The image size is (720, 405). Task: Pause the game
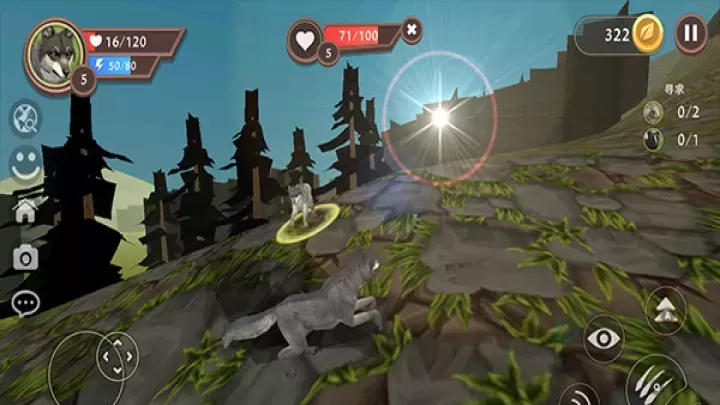690,33
